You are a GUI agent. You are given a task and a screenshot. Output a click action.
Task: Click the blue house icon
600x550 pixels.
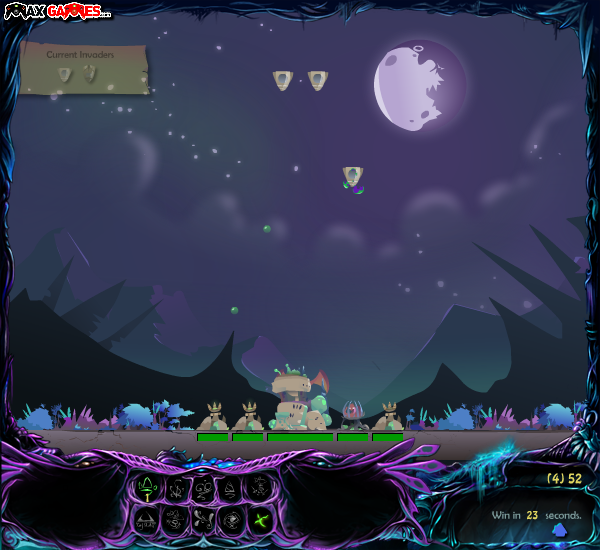click(558, 530)
